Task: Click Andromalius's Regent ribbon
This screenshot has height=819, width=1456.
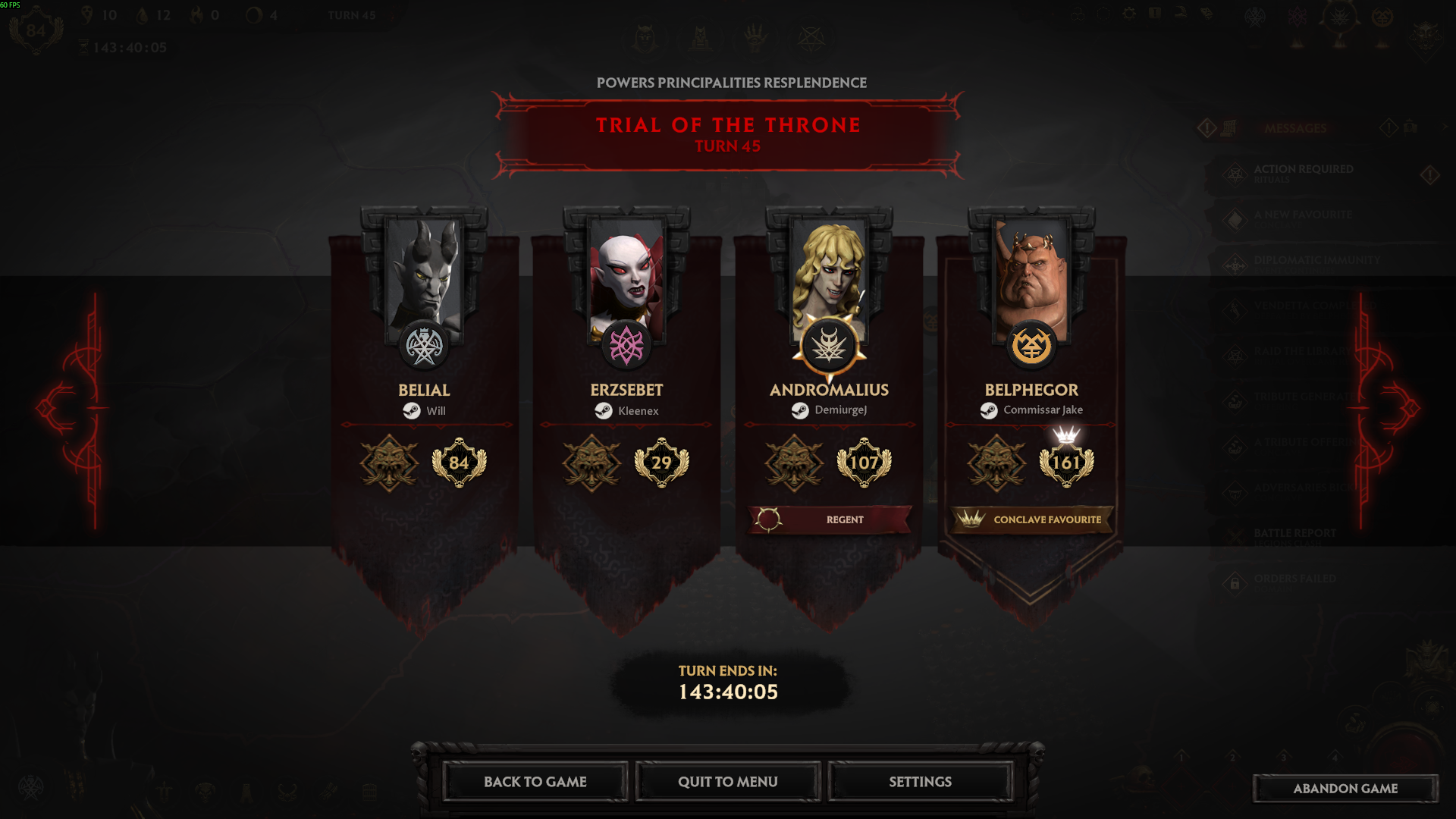Action: coord(829,519)
